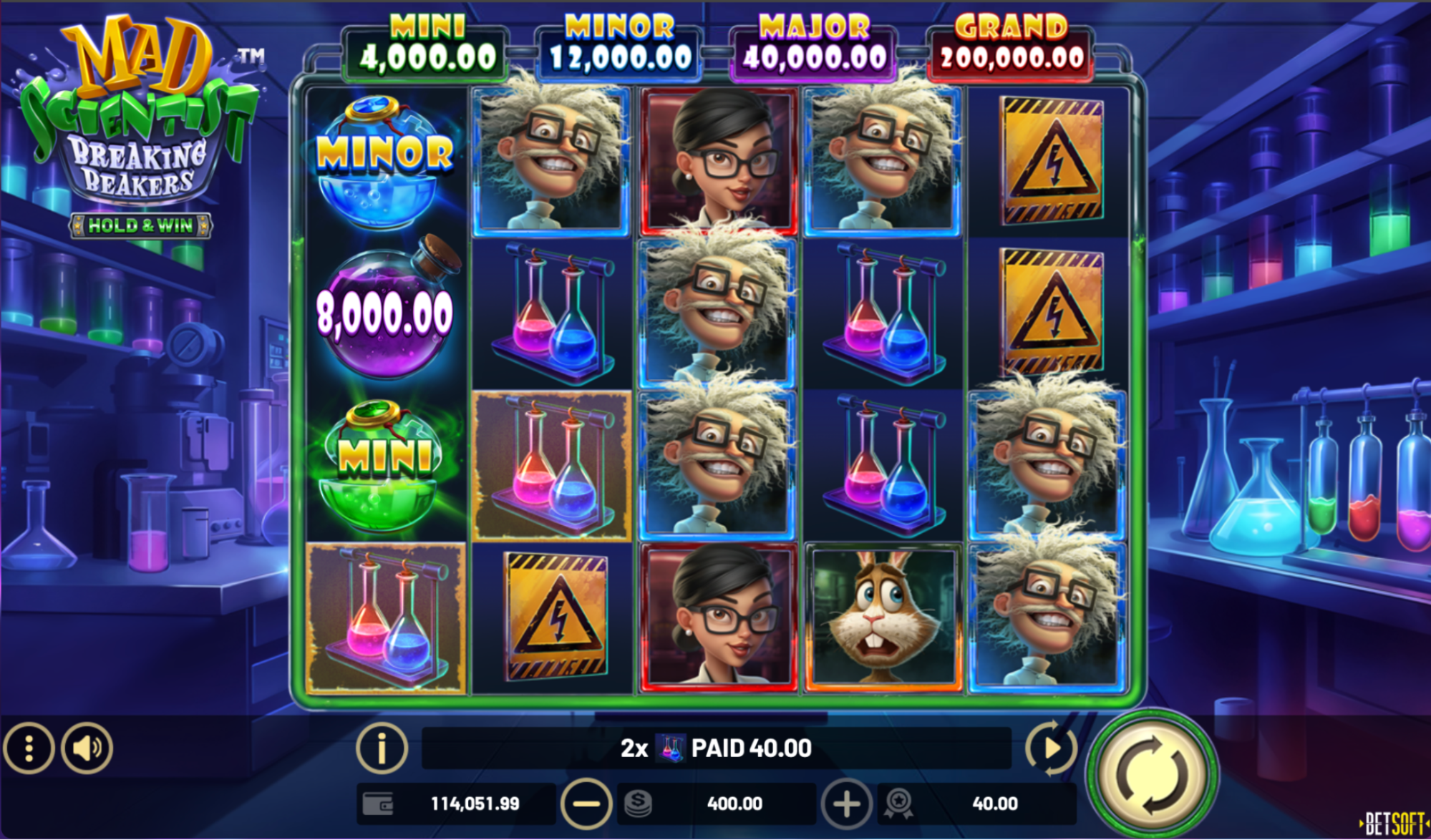This screenshot has height=840, width=1431.
Task: Start autoplay with the circular play arrow
Action: pyautogui.click(x=1051, y=748)
